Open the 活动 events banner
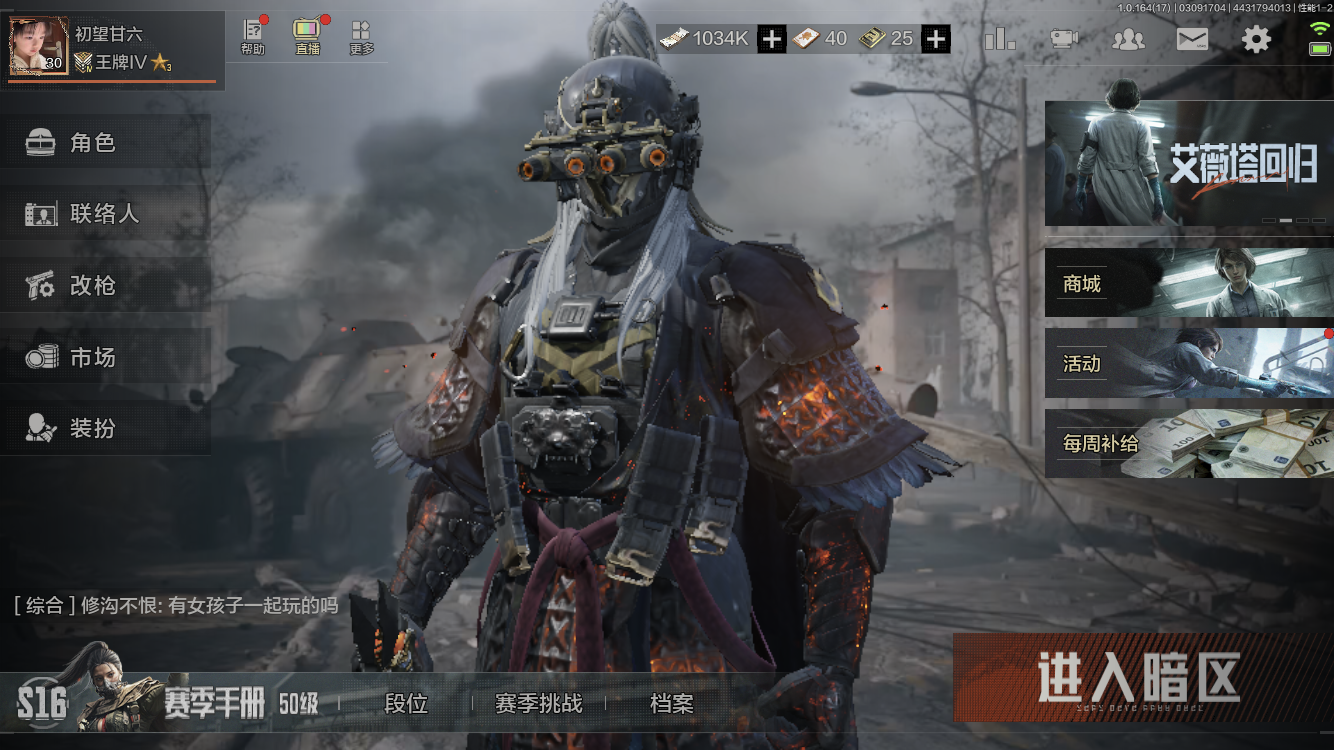 pyautogui.click(x=1188, y=363)
